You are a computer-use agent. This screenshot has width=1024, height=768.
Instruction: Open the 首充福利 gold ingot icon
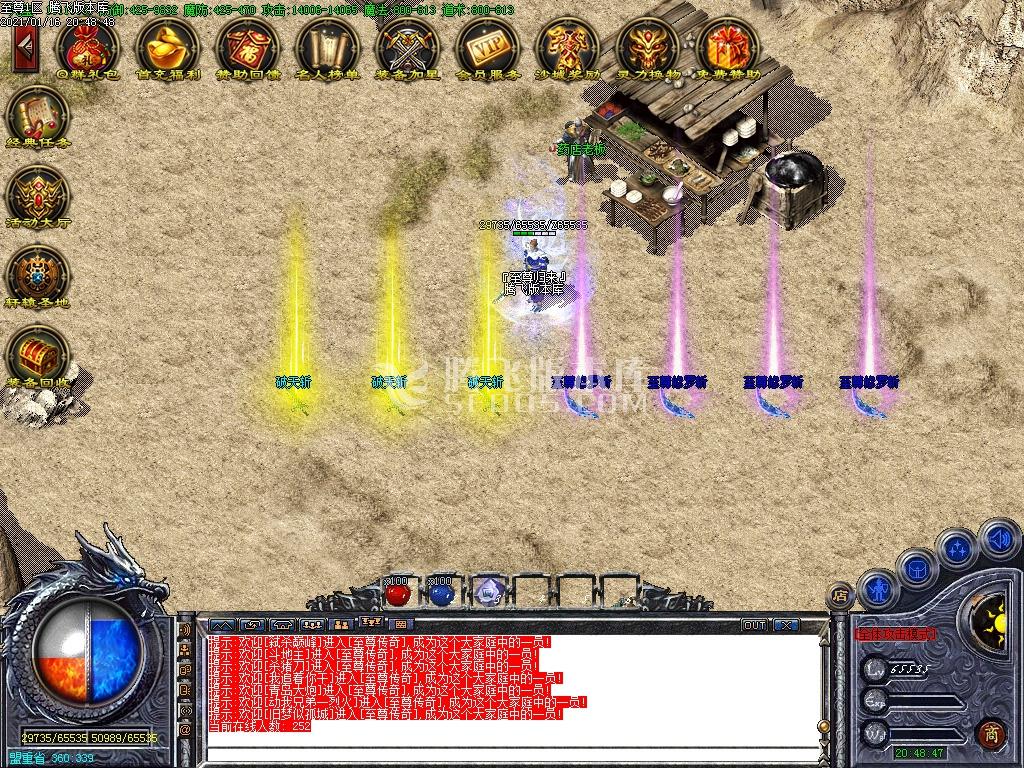[167, 45]
